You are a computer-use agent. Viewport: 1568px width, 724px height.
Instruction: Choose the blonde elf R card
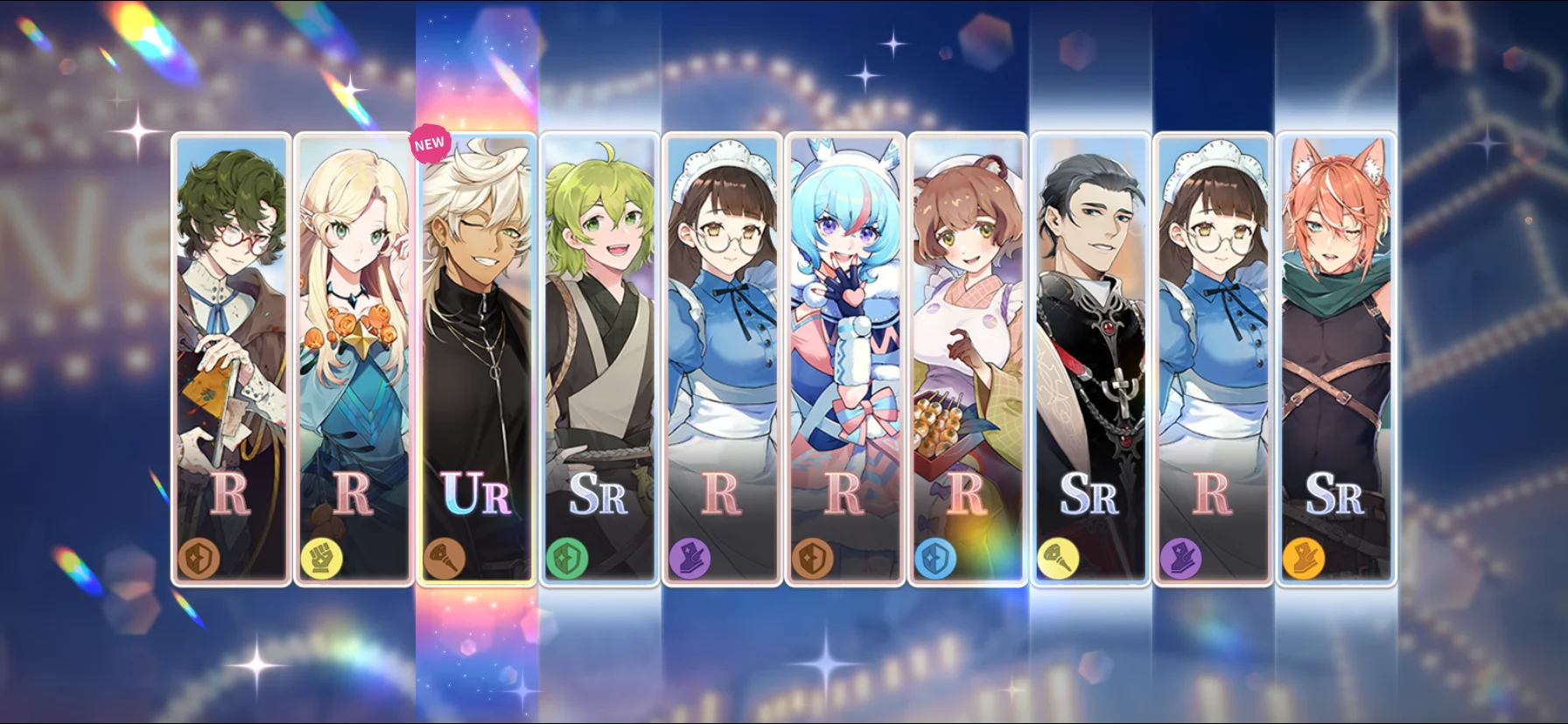click(x=353, y=359)
